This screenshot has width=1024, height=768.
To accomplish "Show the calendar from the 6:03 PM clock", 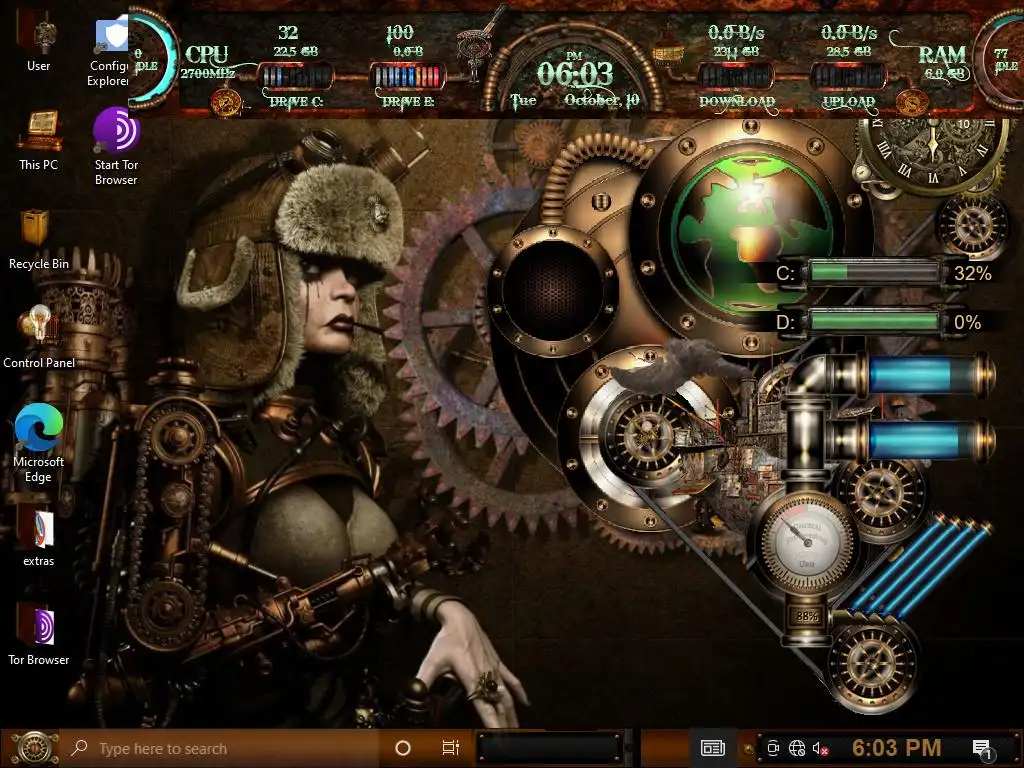I will click(896, 748).
